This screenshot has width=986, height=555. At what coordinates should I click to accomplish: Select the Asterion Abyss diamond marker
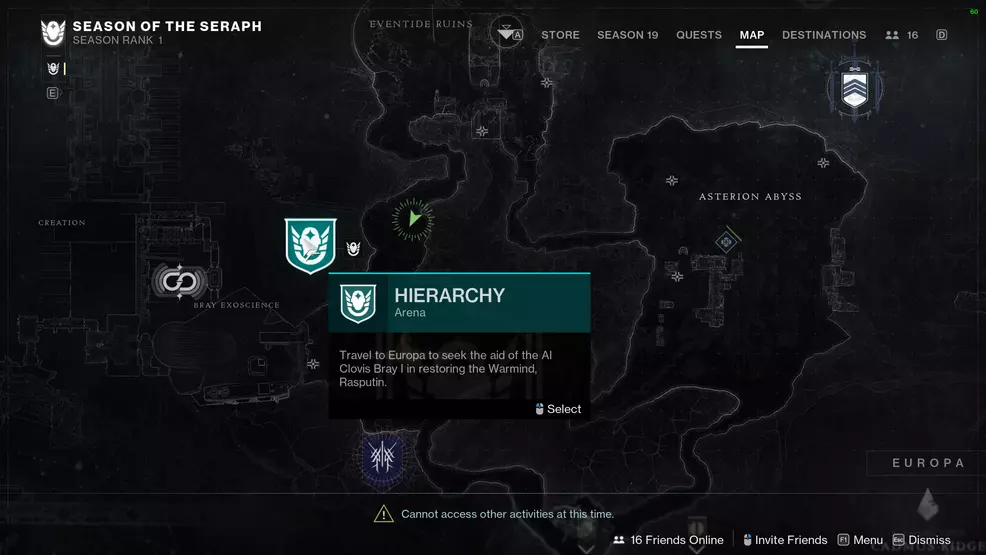pos(726,241)
